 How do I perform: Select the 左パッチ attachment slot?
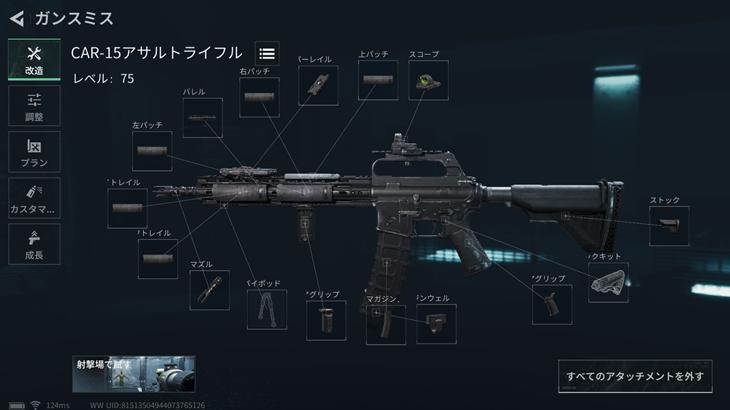coord(152,151)
